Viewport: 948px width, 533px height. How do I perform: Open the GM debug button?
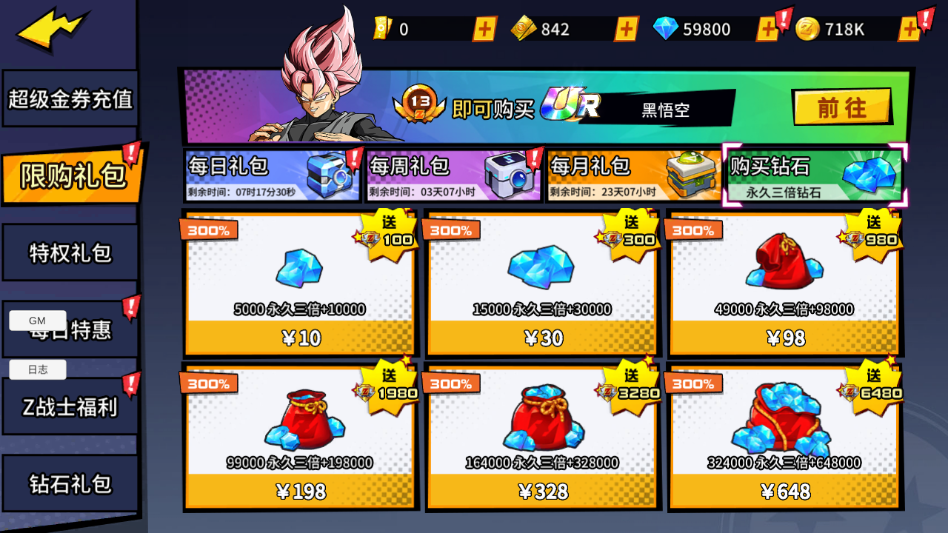(x=38, y=320)
